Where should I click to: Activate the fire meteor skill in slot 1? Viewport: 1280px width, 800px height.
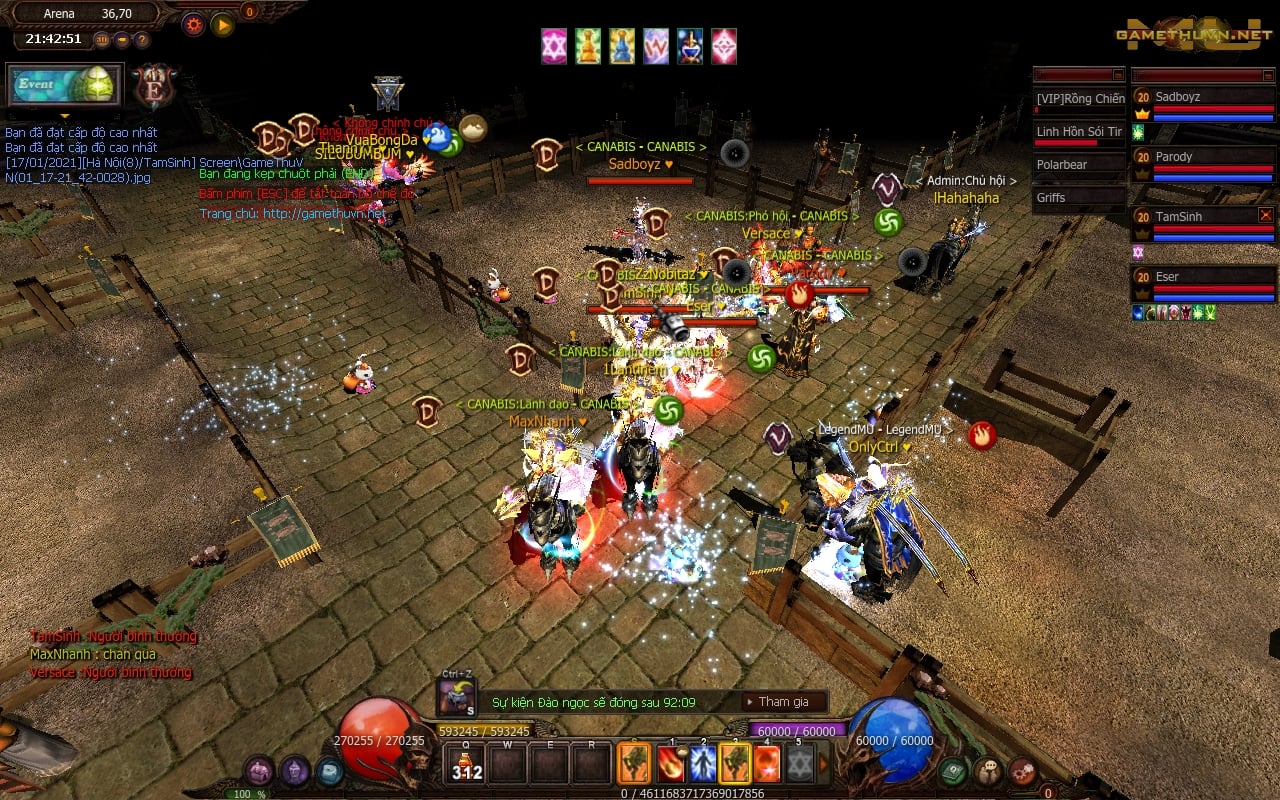[x=670, y=764]
